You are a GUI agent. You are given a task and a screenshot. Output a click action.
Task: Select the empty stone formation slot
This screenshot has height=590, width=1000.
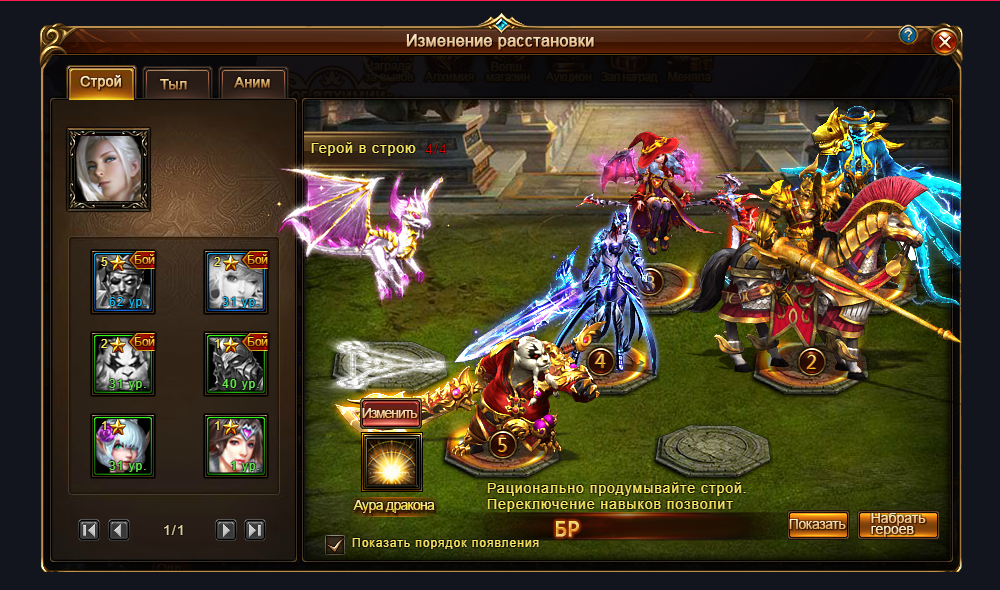pos(712,448)
